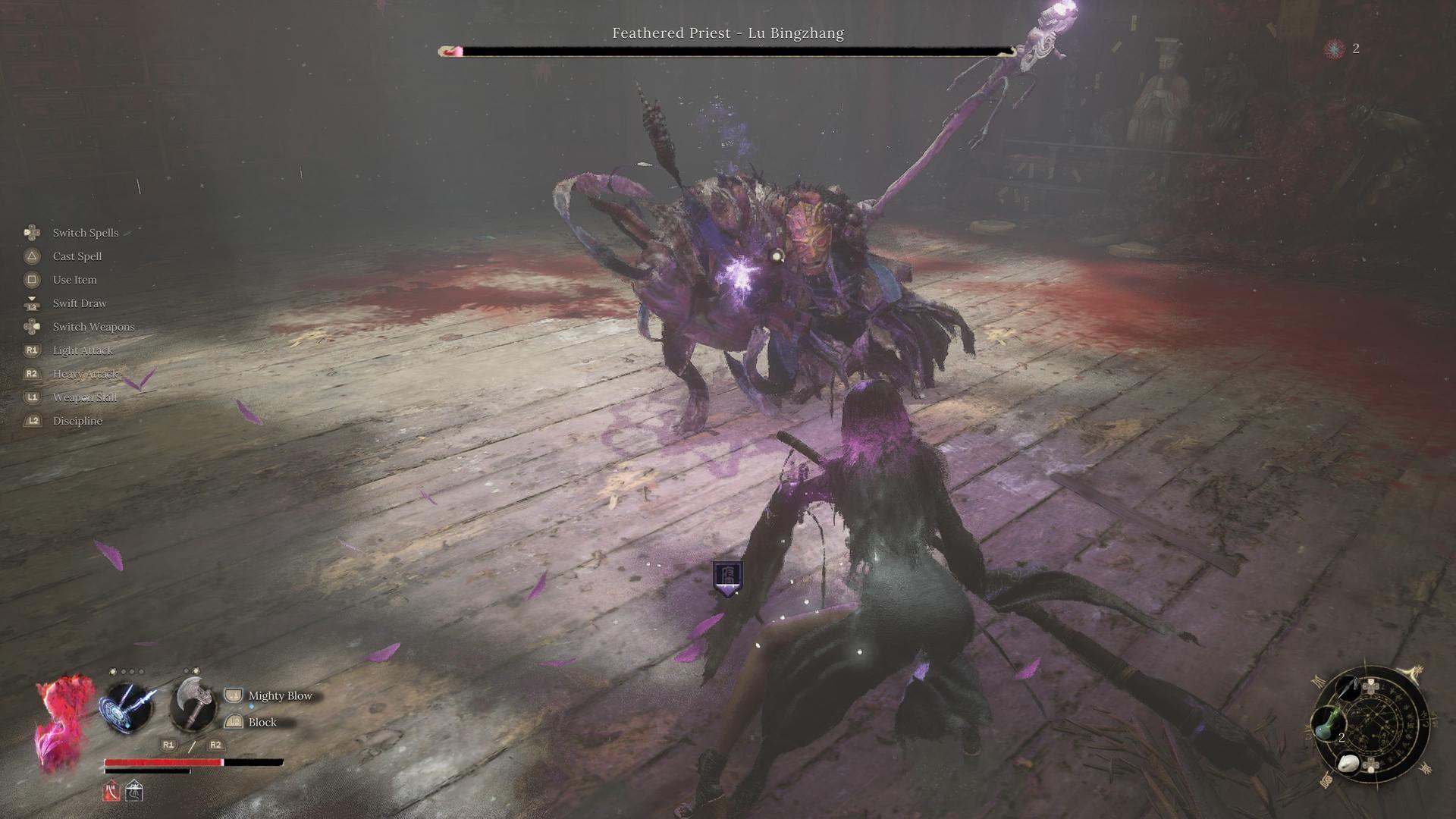Click the grey status effect icon
The width and height of the screenshot is (1456, 819).
coord(134,791)
